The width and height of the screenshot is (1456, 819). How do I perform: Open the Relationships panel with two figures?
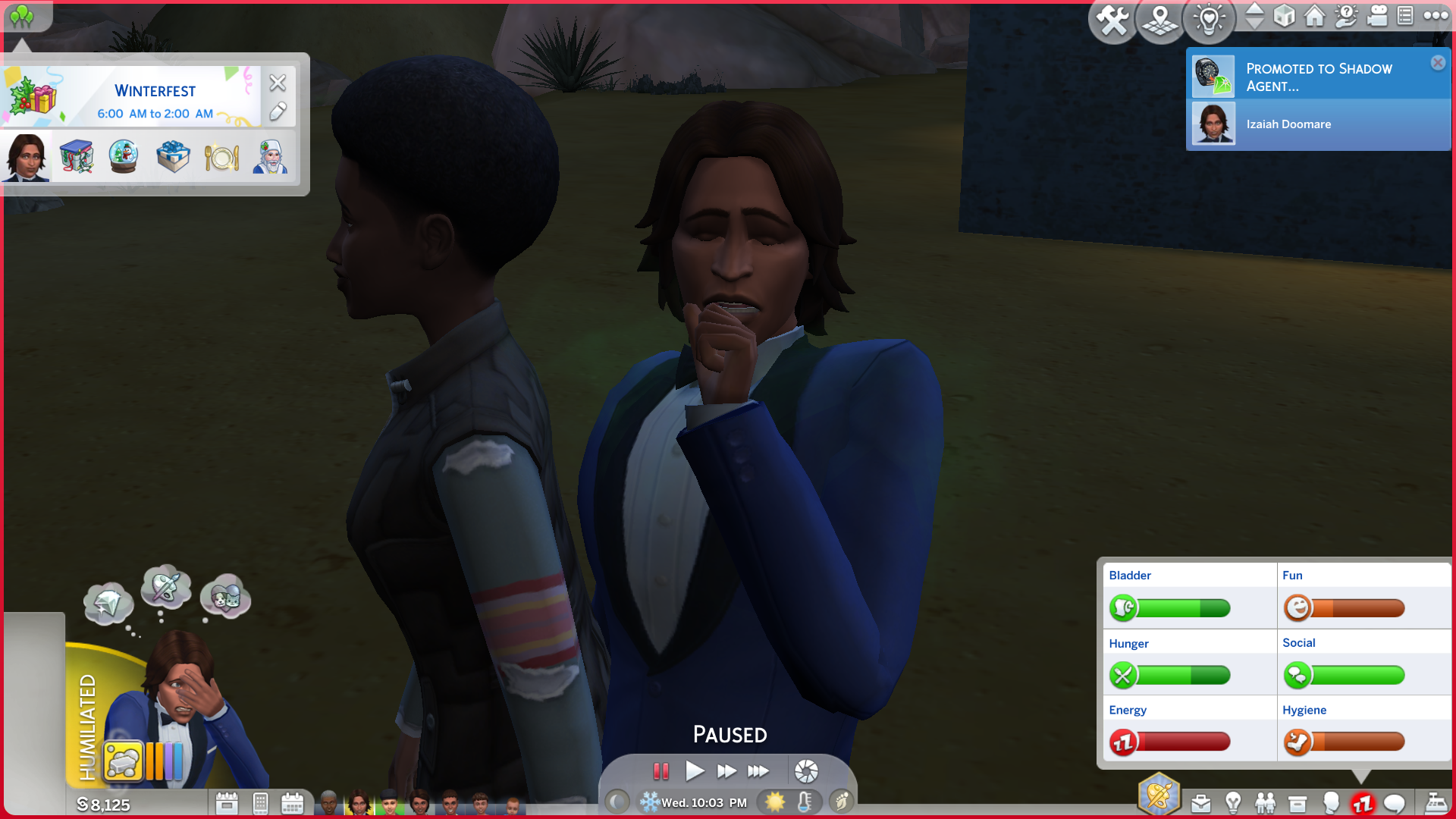coord(1265,803)
